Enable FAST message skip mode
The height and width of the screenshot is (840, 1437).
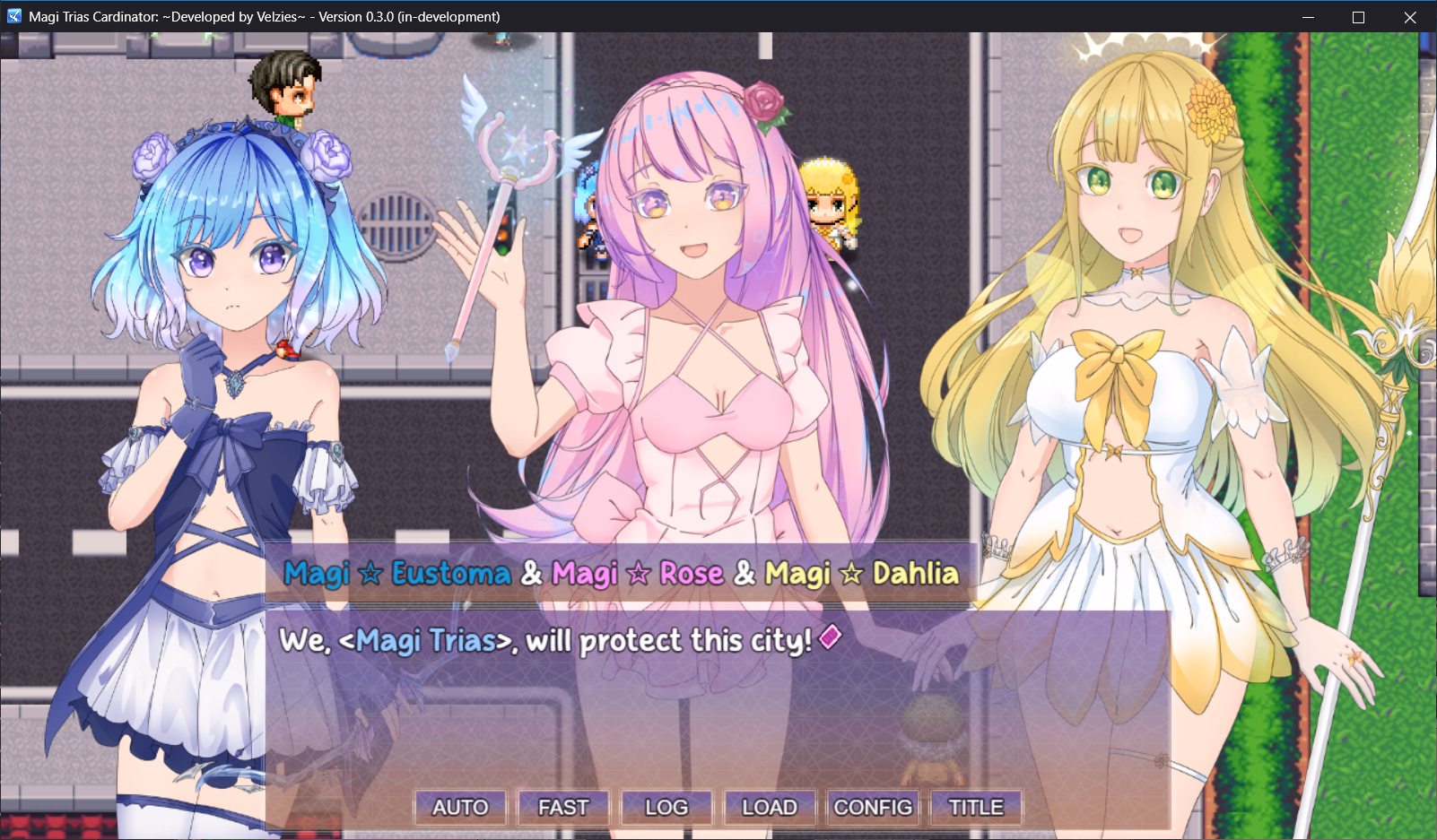pyautogui.click(x=562, y=808)
